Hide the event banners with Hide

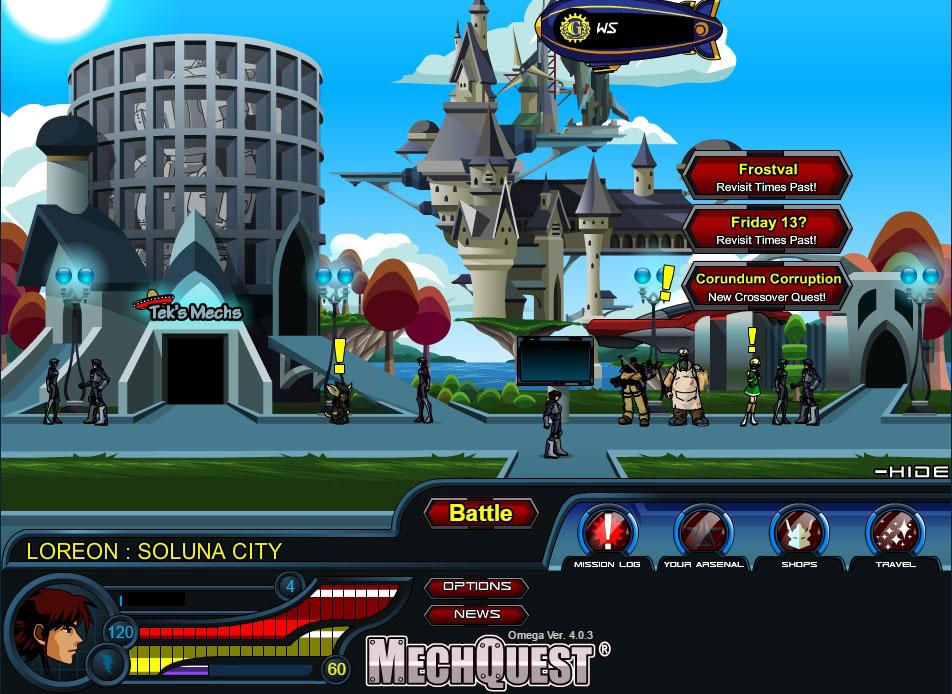pyautogui.click(x=911, y=471)
